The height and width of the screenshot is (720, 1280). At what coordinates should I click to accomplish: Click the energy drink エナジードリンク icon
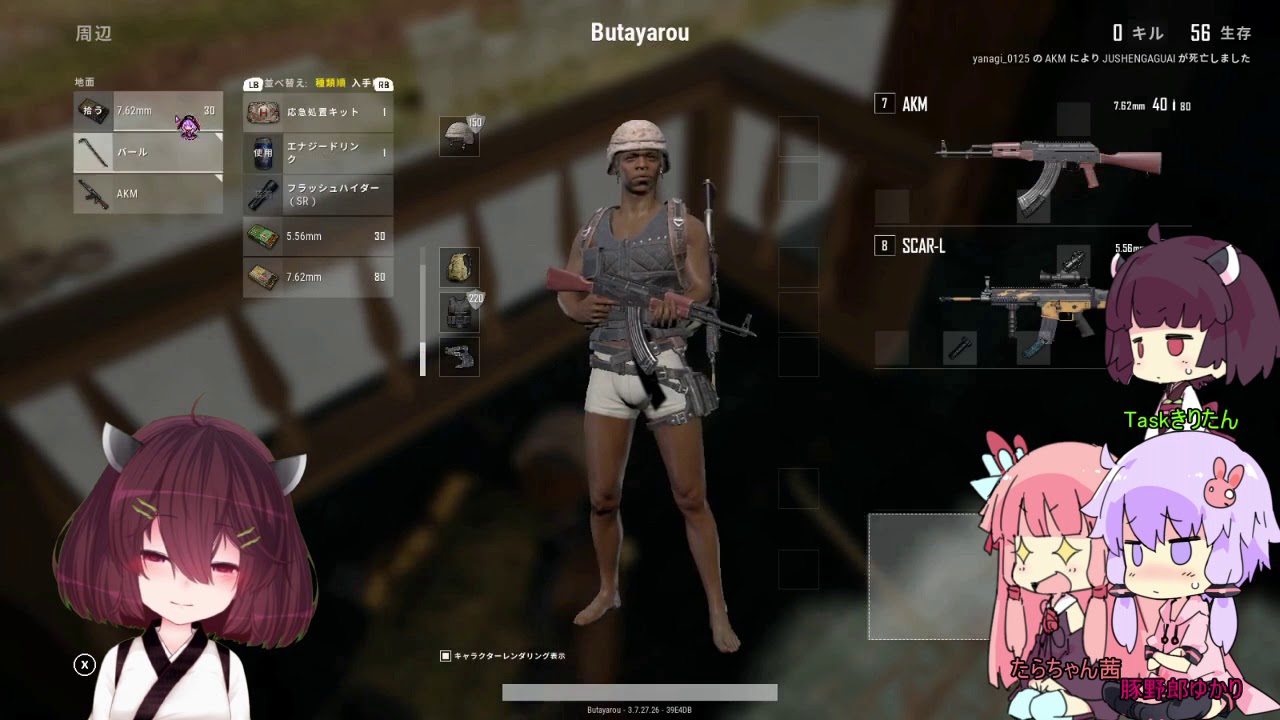pos(261,153)
